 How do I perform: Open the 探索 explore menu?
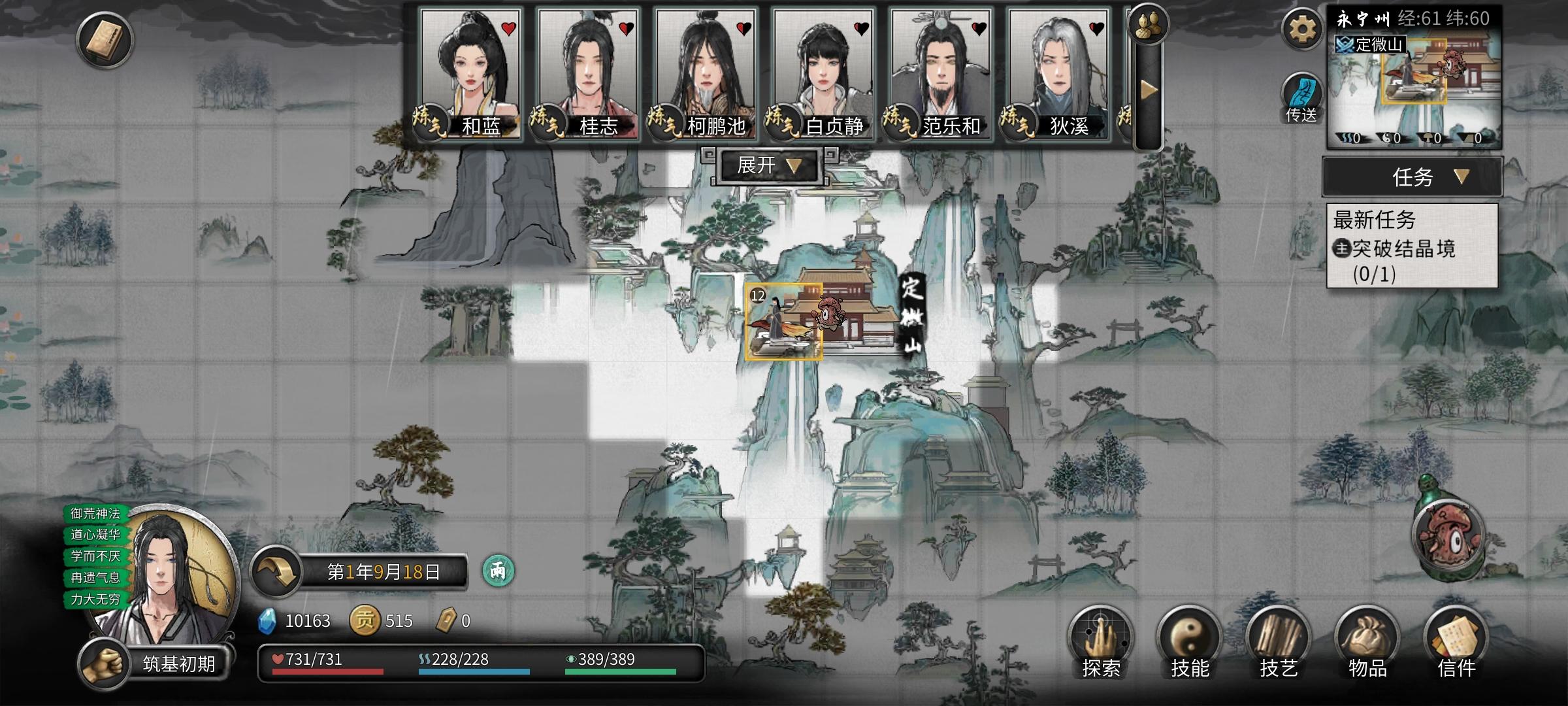tap(1101, 642)
